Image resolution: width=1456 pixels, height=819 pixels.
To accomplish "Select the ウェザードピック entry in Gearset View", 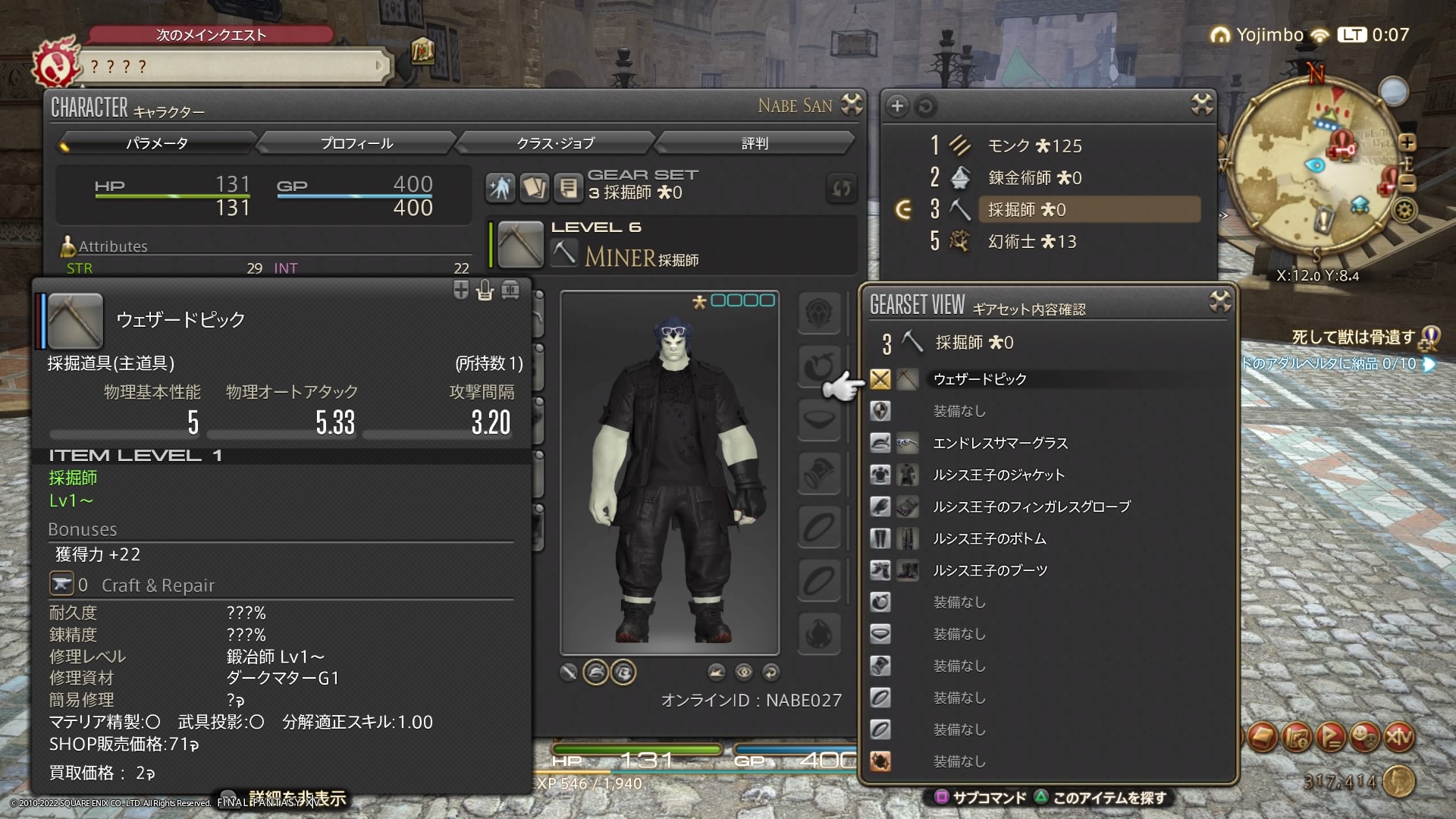I will coord(981,379).
